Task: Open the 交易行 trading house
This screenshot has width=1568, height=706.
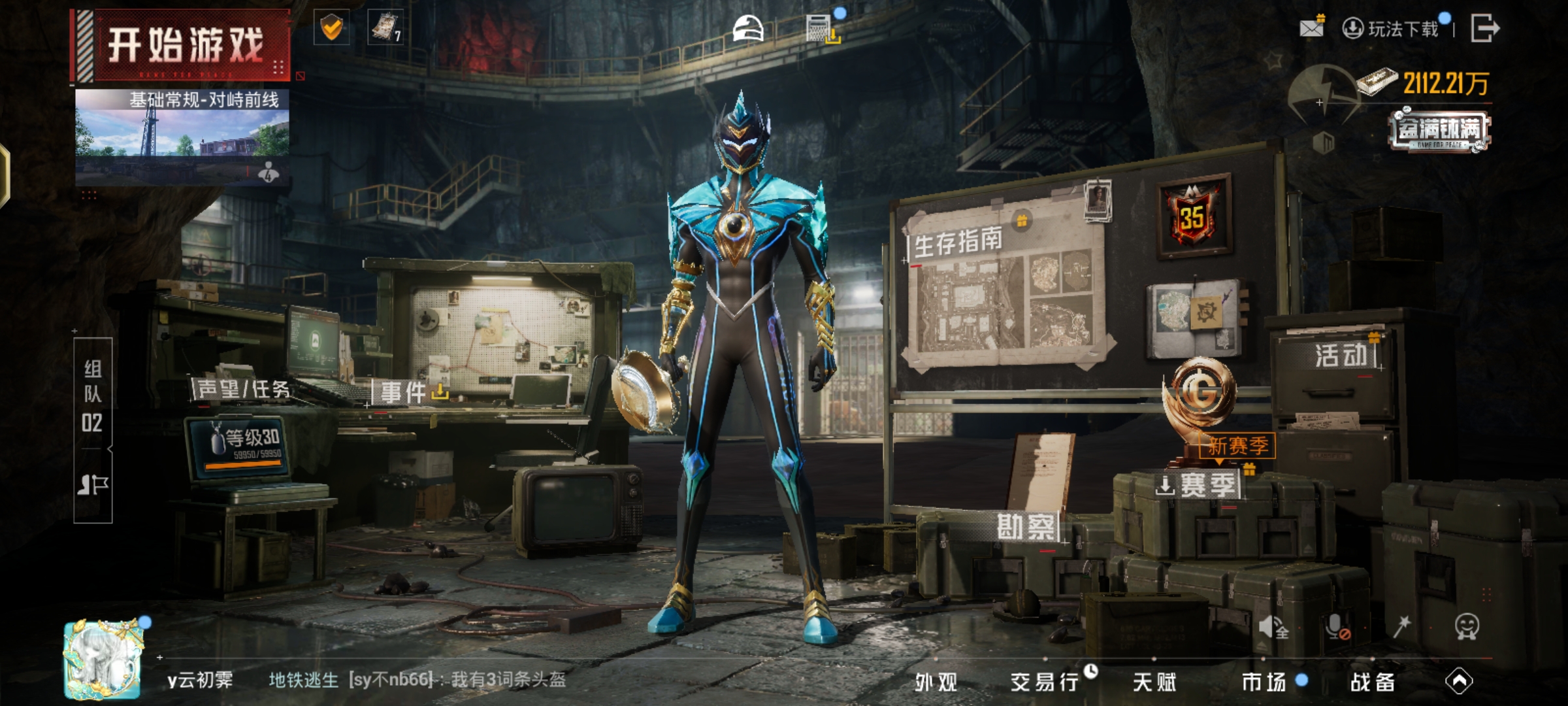Action: click(x=1045, y=682)
